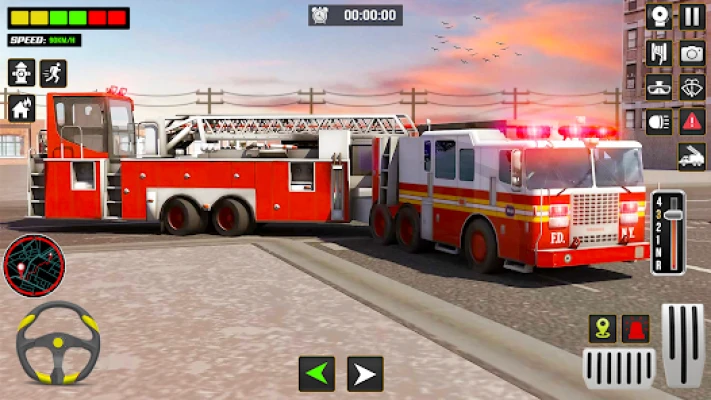Click the seat belt icon
Screen dimensions: 711x400
pos(659,52)
